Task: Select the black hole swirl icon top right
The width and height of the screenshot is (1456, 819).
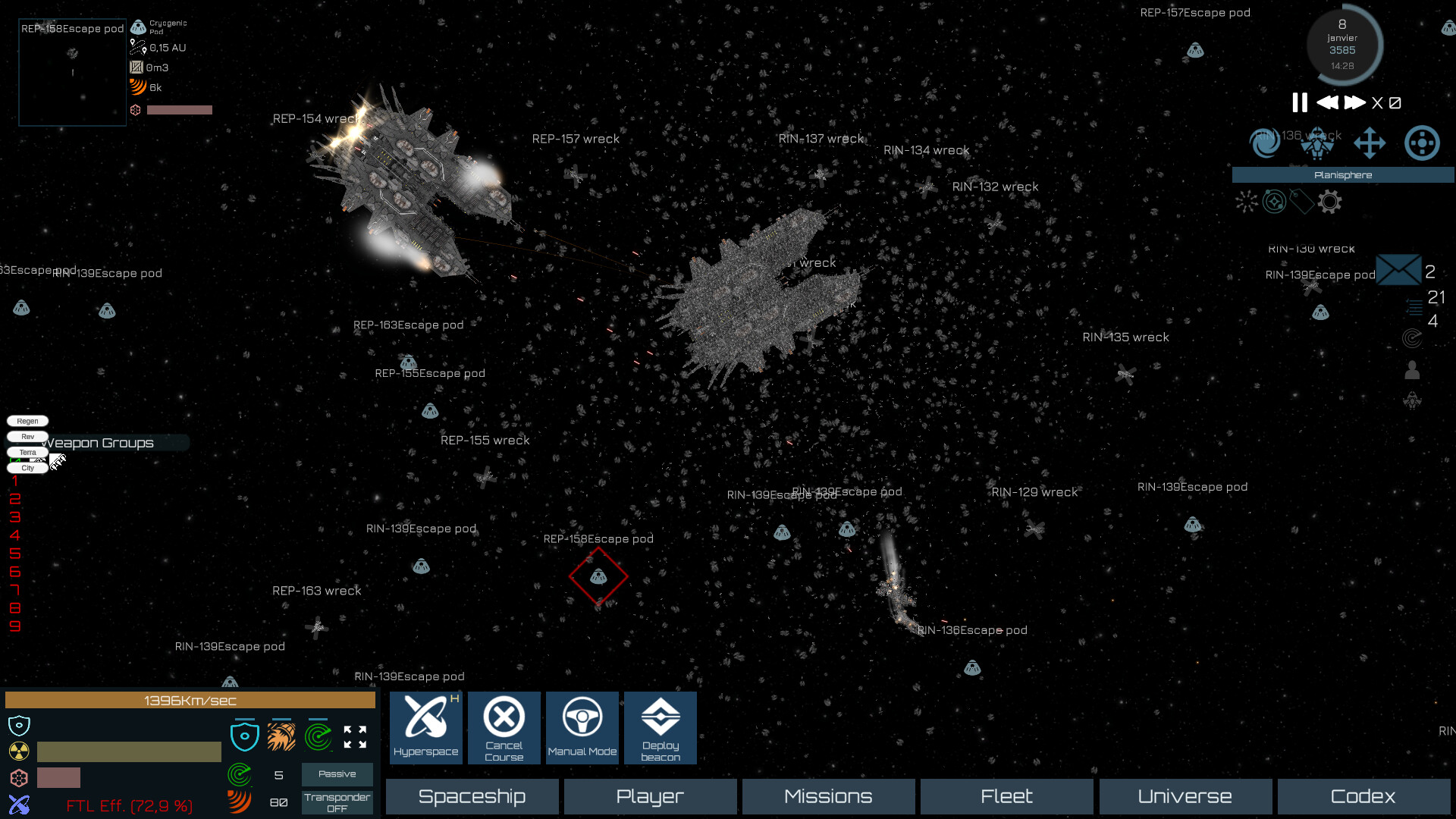Action: pos(1265,143)
